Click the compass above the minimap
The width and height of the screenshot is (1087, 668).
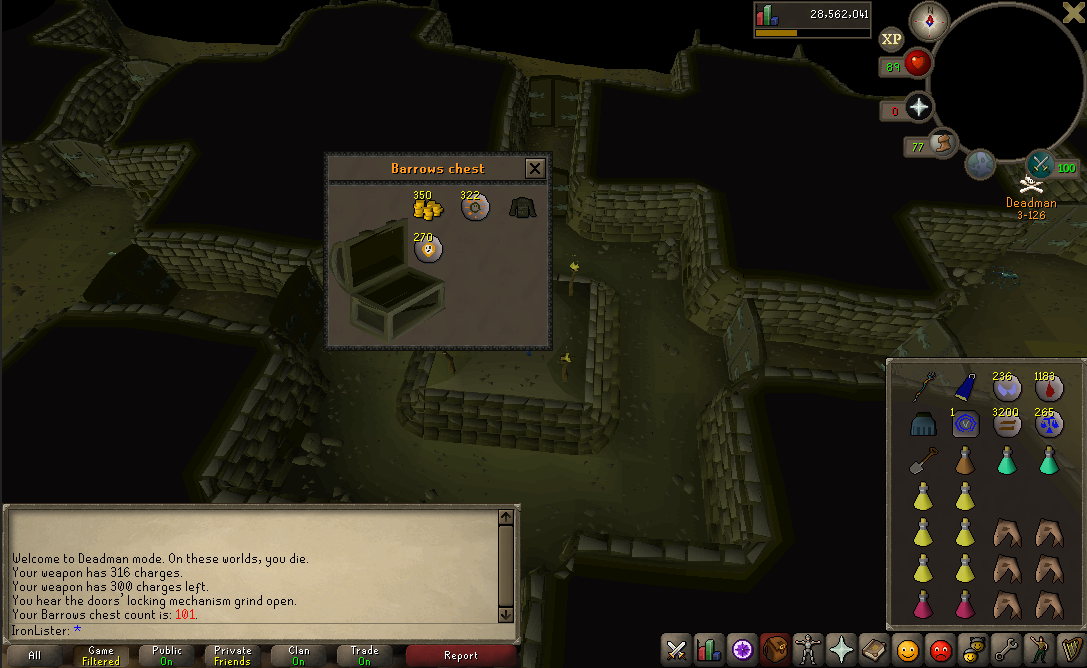pos(929,21)
